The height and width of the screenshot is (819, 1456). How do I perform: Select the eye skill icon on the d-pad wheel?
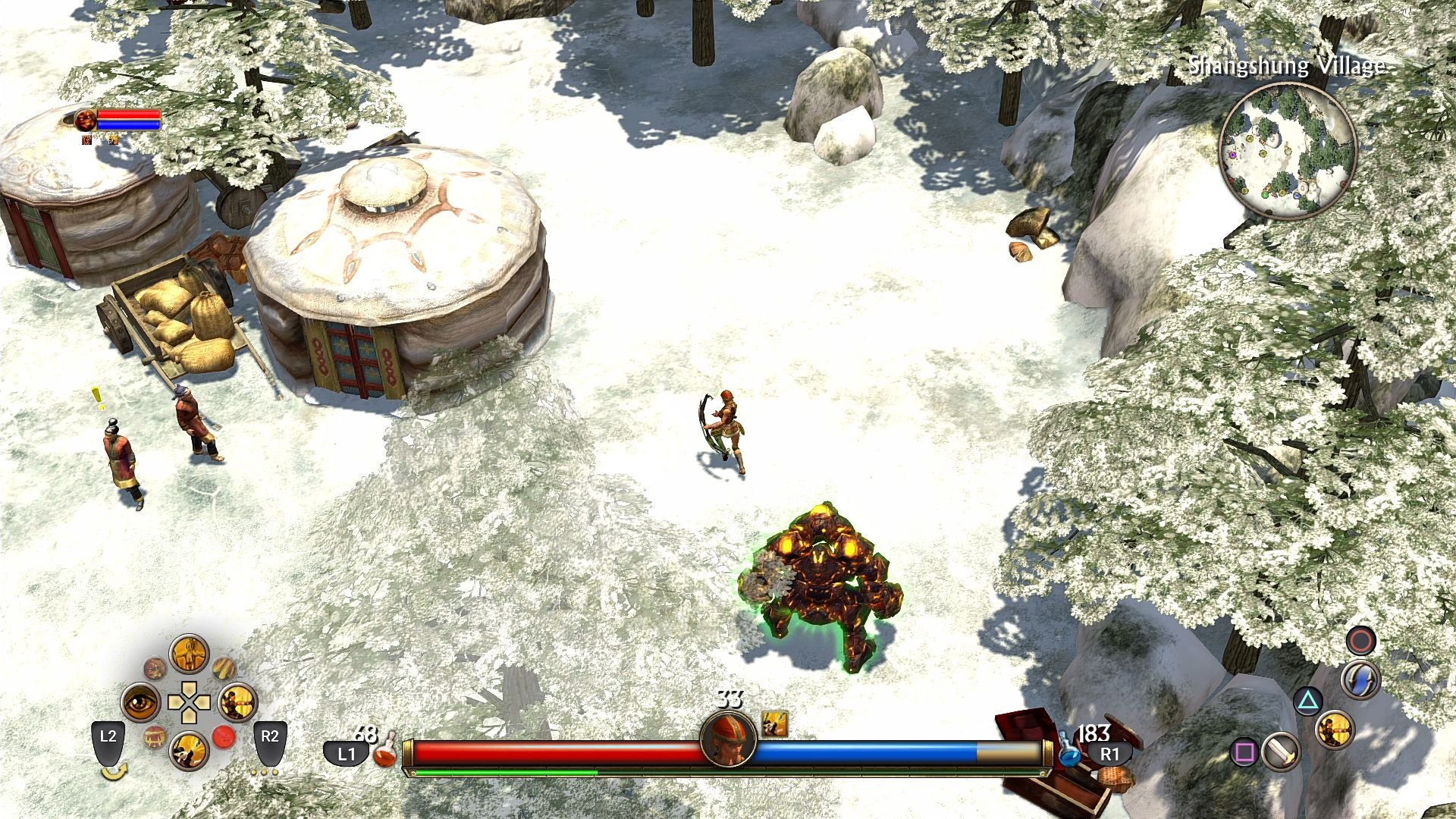click(141, 702)
